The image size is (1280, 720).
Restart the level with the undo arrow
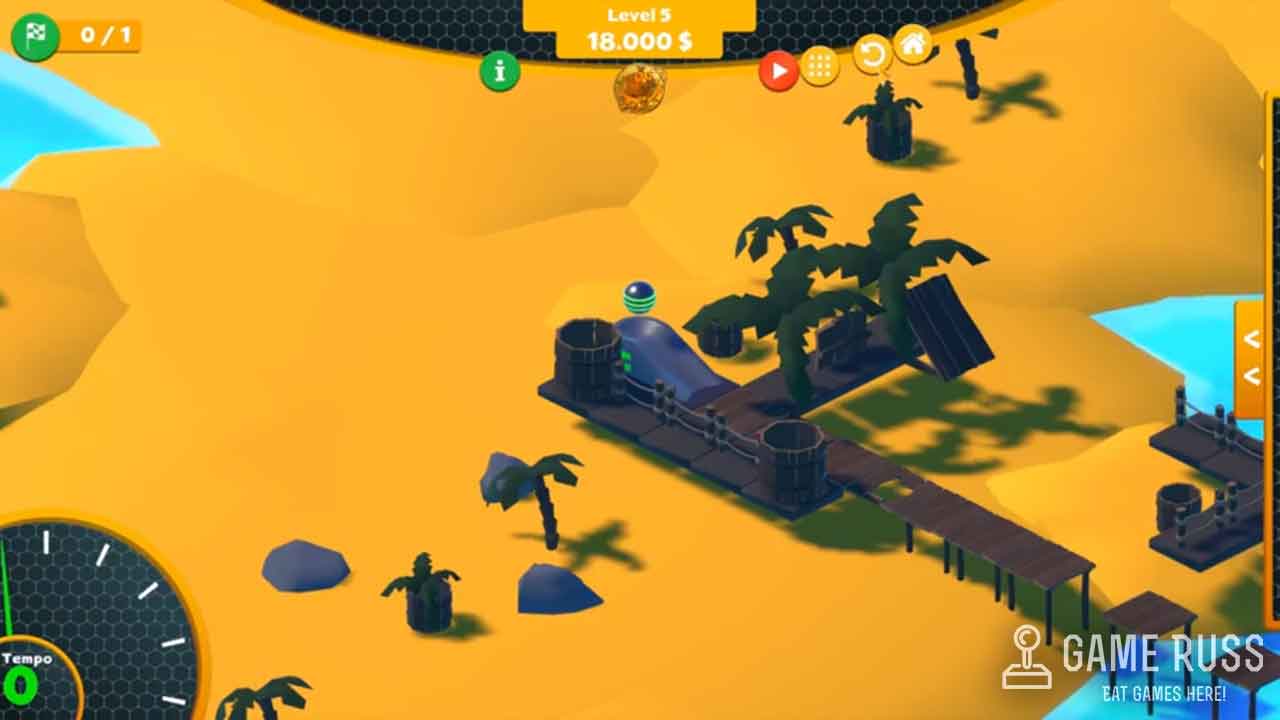872,54
